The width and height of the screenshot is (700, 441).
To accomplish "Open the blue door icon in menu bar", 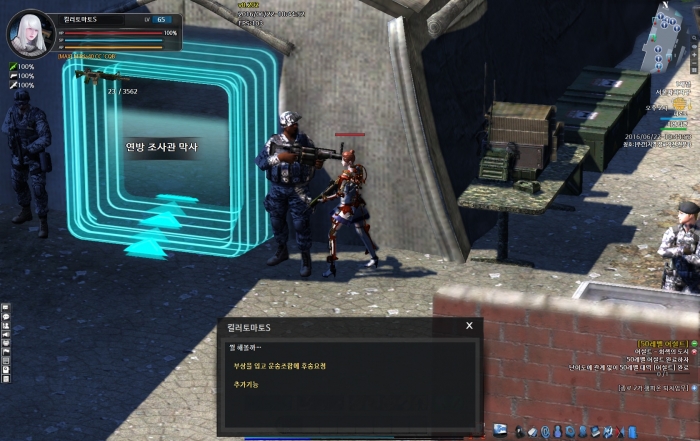I will [633, 431].
